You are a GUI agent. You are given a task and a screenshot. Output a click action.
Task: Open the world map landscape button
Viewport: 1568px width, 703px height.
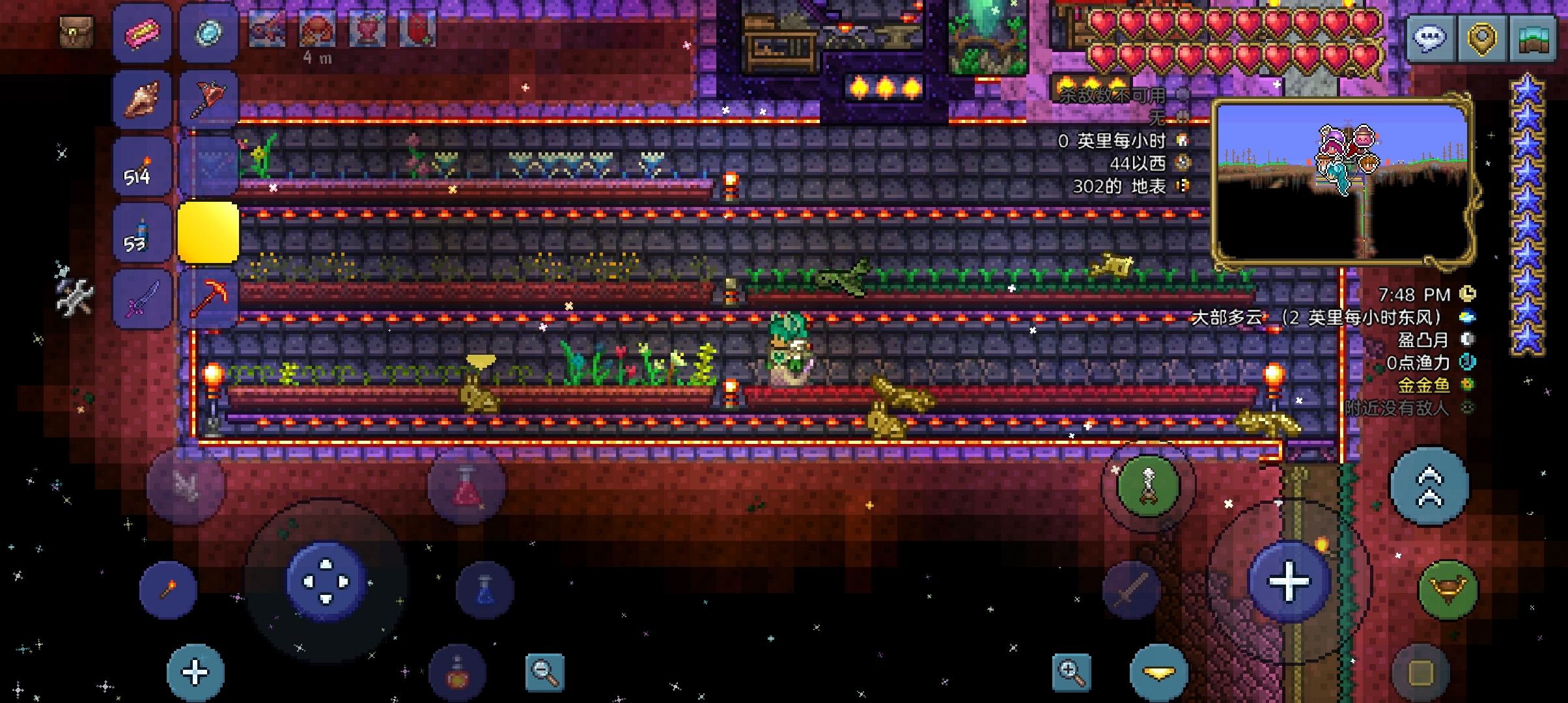tap(1534, 38)
